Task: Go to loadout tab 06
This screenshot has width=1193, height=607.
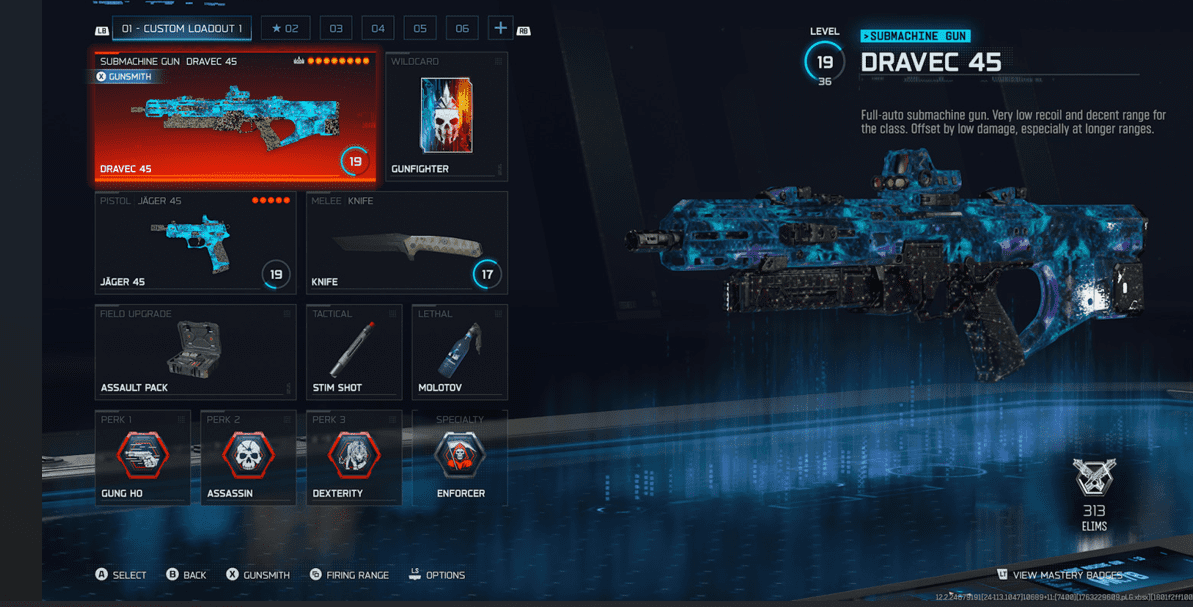Action: pyautogui.click(x=462, y=29)
